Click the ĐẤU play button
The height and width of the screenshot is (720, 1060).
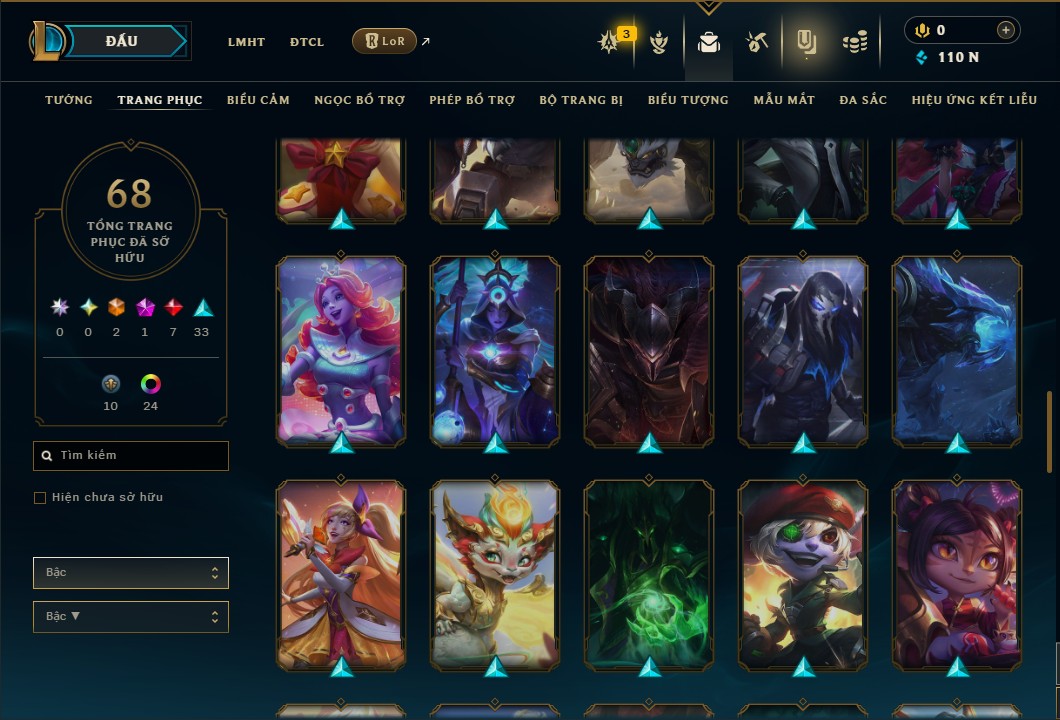pyautogui.click(x=122, y=41)
